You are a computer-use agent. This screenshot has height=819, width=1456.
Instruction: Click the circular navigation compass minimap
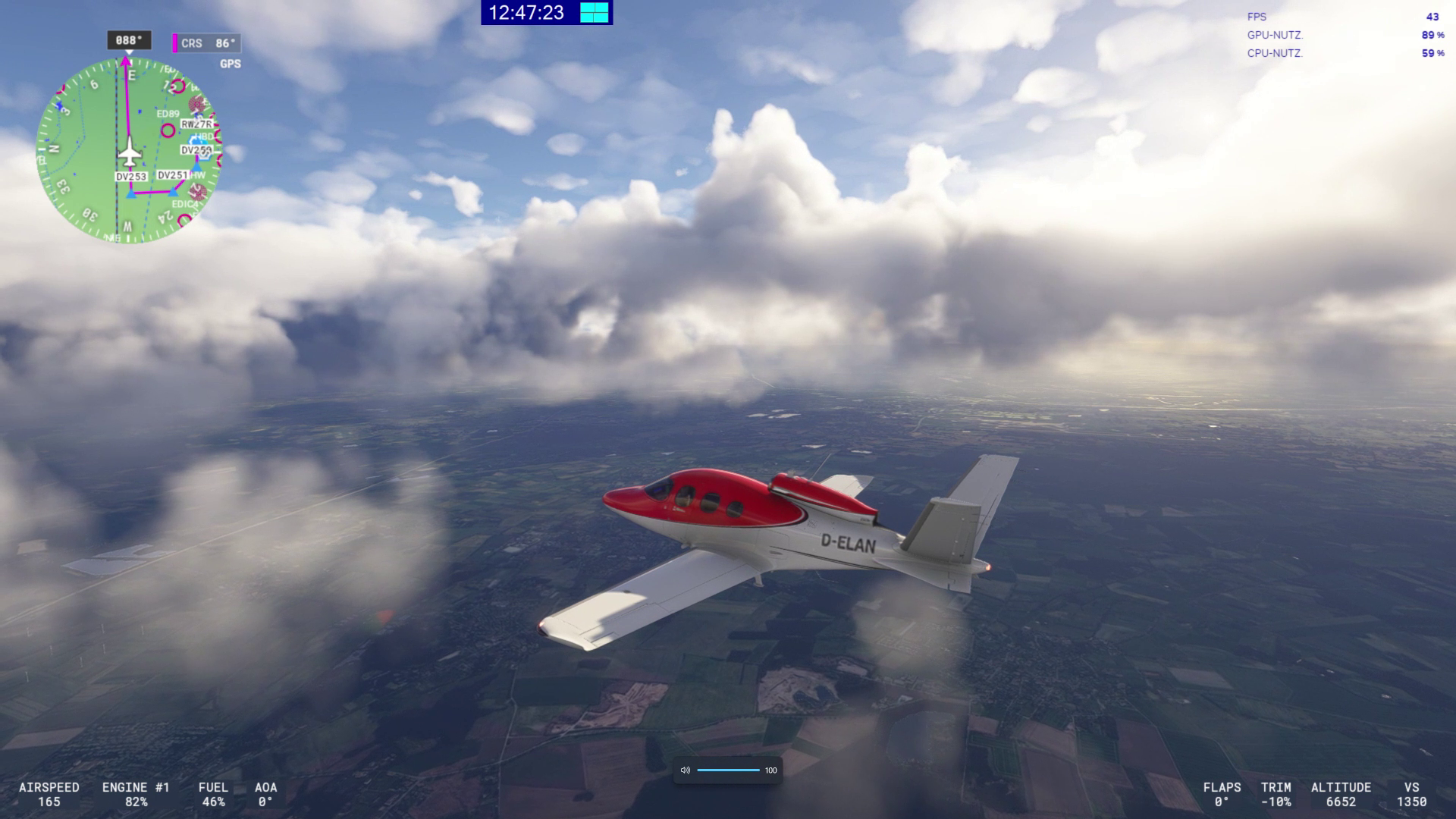[x=129, y=150]
